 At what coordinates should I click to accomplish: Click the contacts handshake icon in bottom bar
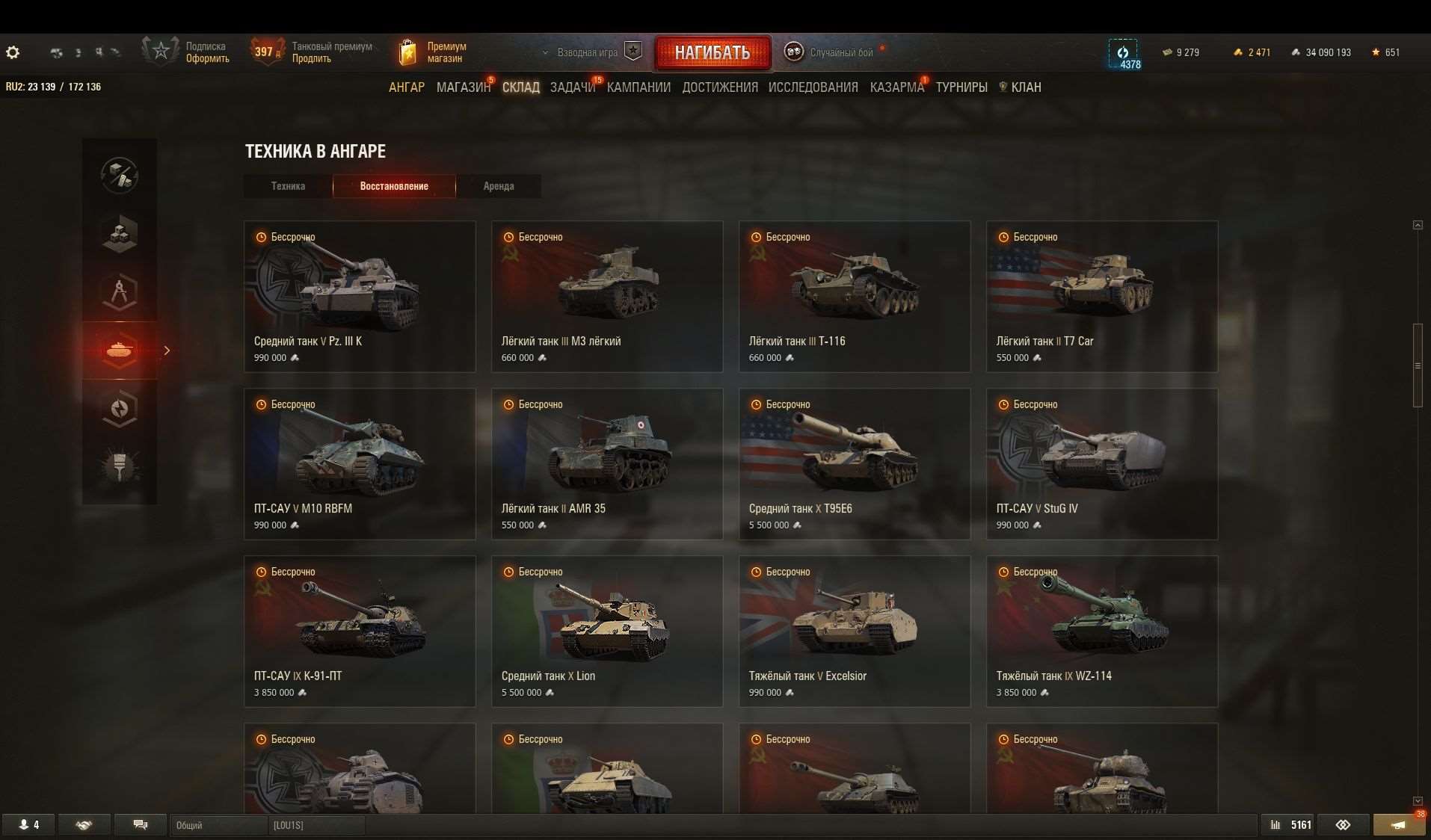pyautogui.click(x=84, y=824)
